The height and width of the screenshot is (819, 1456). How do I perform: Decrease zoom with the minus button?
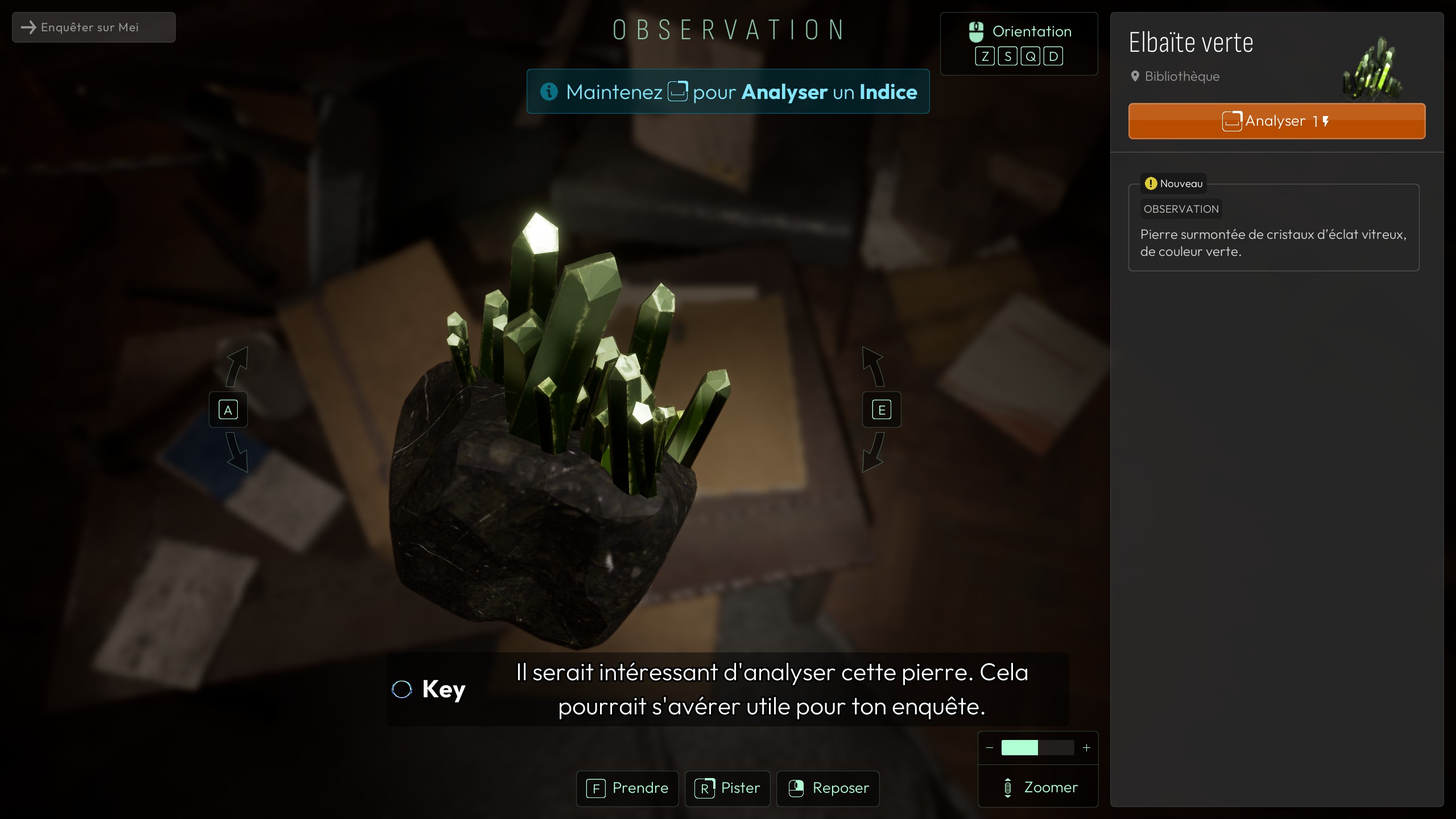click(x=990, y=748)
